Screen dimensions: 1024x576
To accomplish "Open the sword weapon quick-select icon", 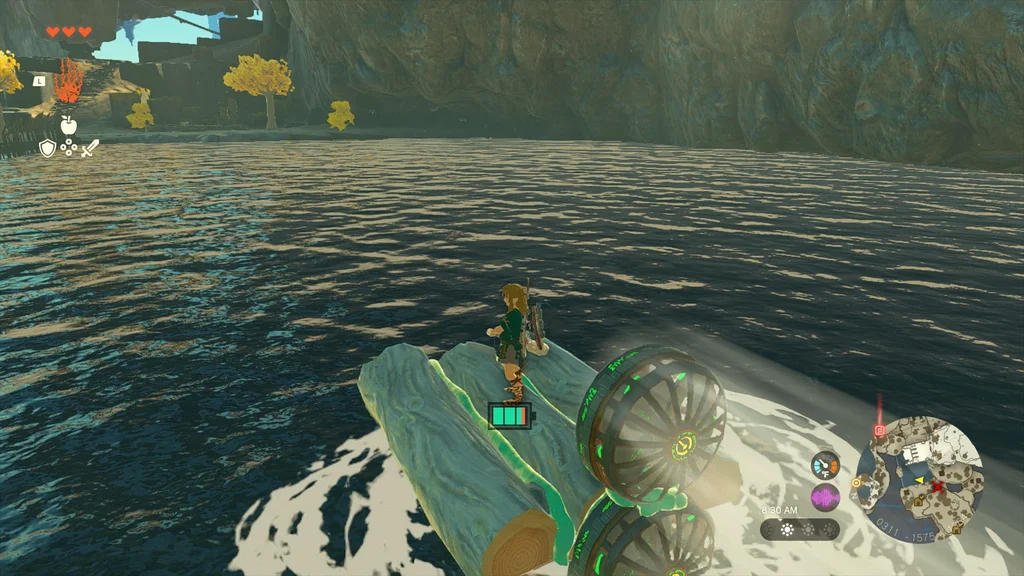I will click(90, 148).
